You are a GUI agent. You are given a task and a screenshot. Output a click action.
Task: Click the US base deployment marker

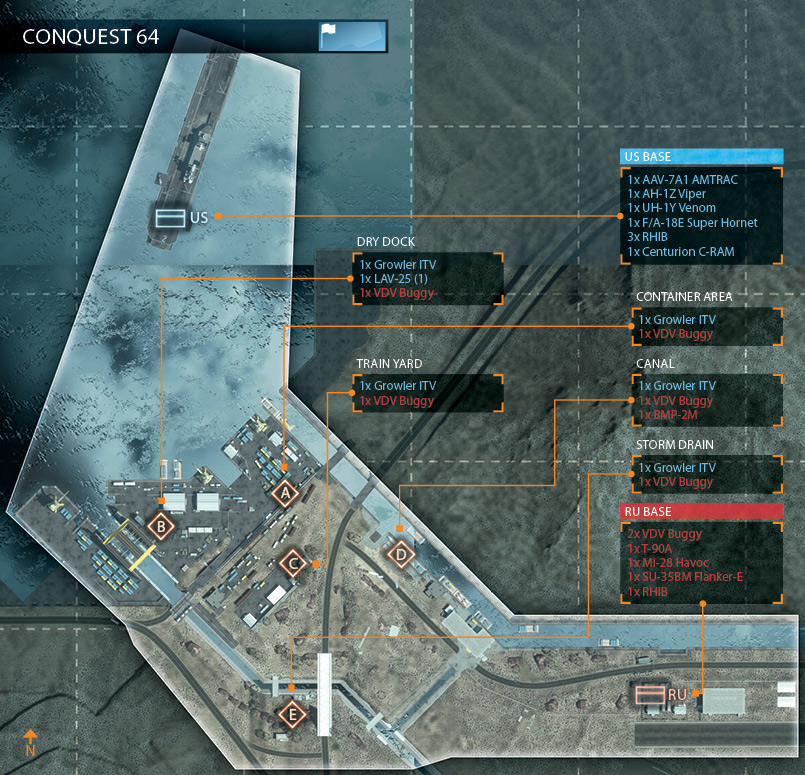[x=167, y=216]
